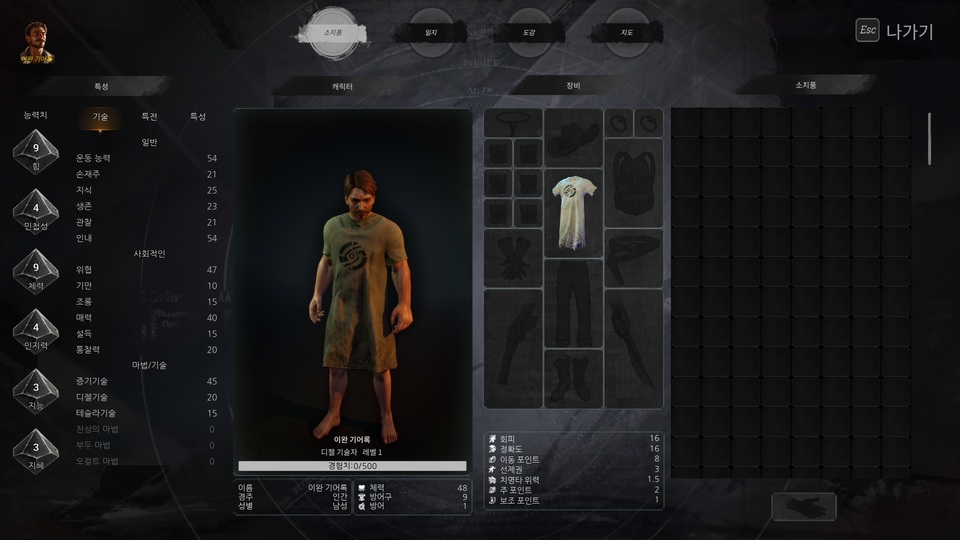960x540 pixels.
Task: Select the empty boots equipment slot
Action: (x=573, y=378)
